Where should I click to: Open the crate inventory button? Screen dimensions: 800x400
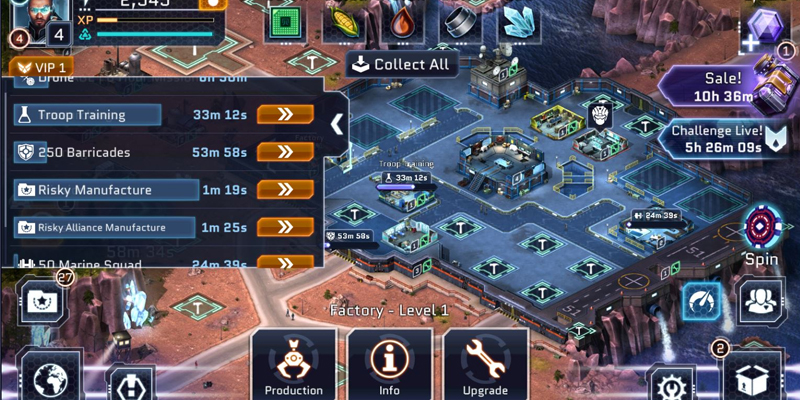750,378
